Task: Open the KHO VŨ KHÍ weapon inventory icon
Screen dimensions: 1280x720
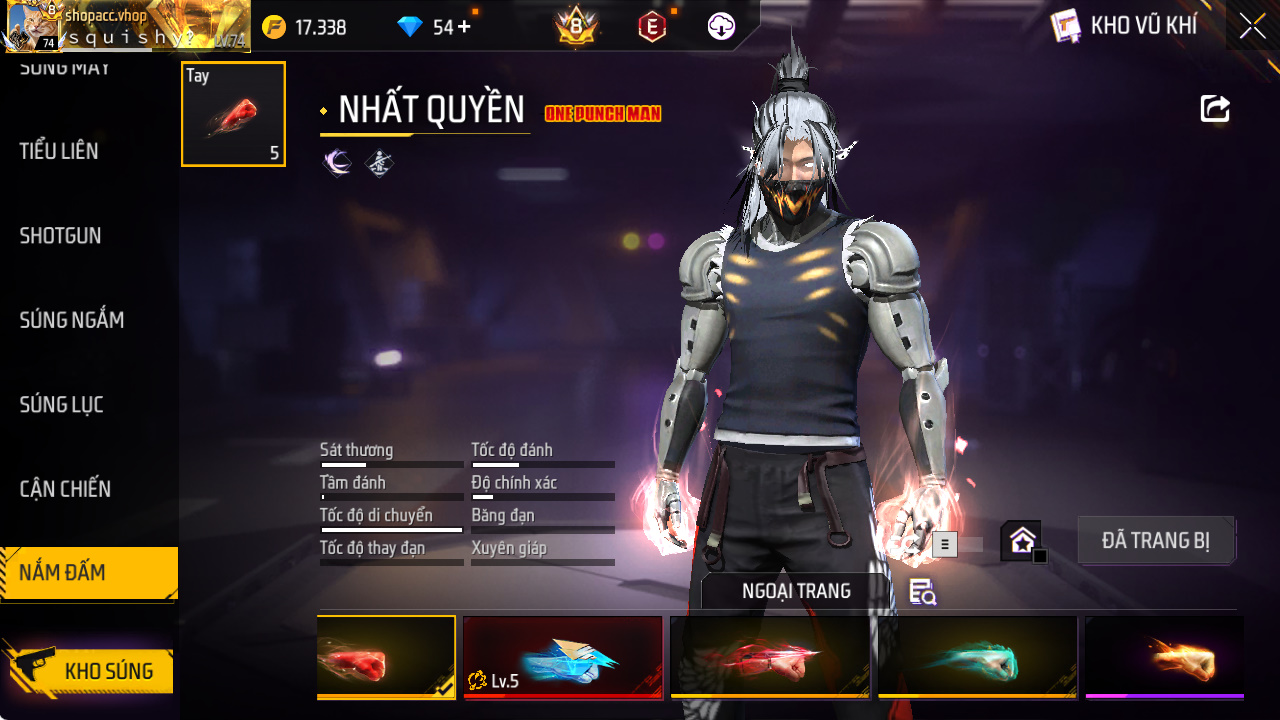Action: click(x=1066, y=26)
